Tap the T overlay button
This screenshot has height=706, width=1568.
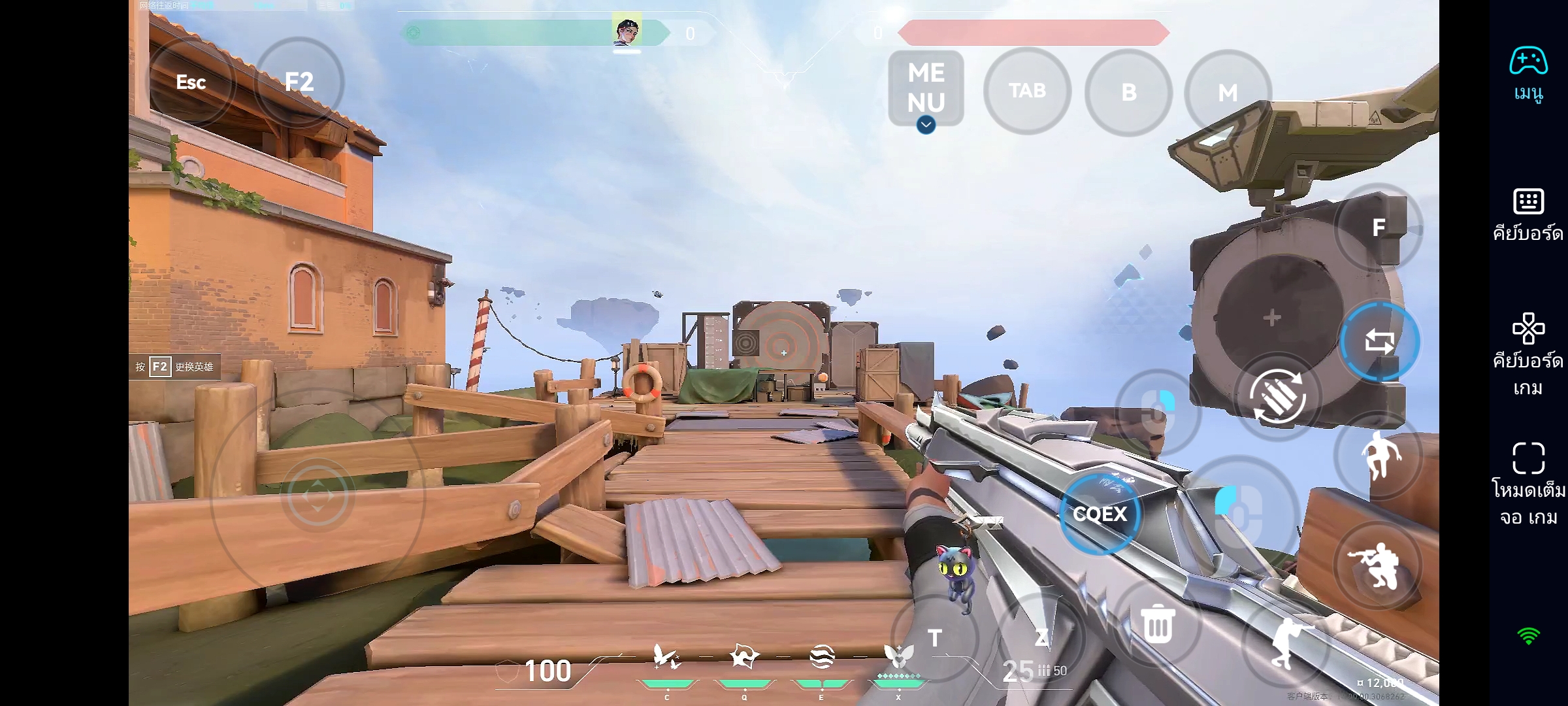coord(935,637)
